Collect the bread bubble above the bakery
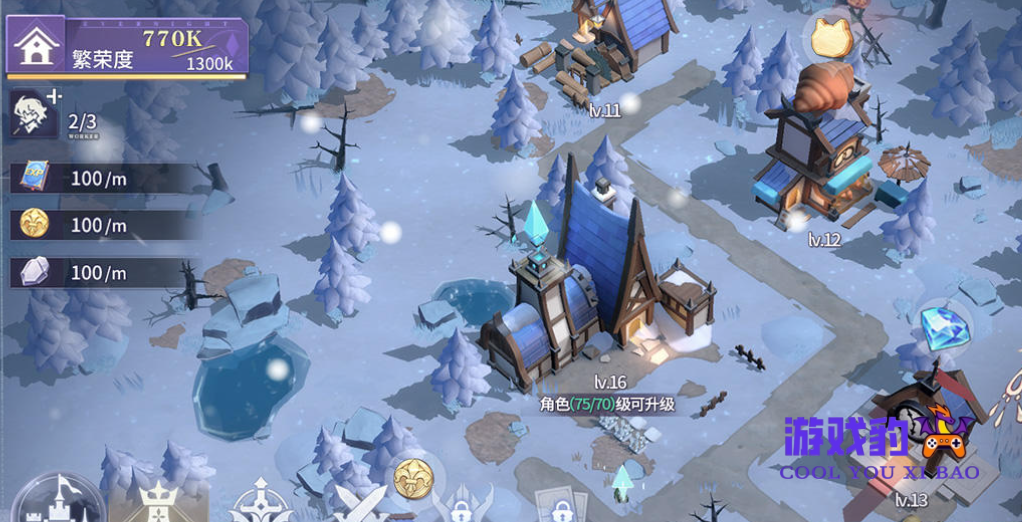This screenshot has width=1022, height=522. (829, 38)
